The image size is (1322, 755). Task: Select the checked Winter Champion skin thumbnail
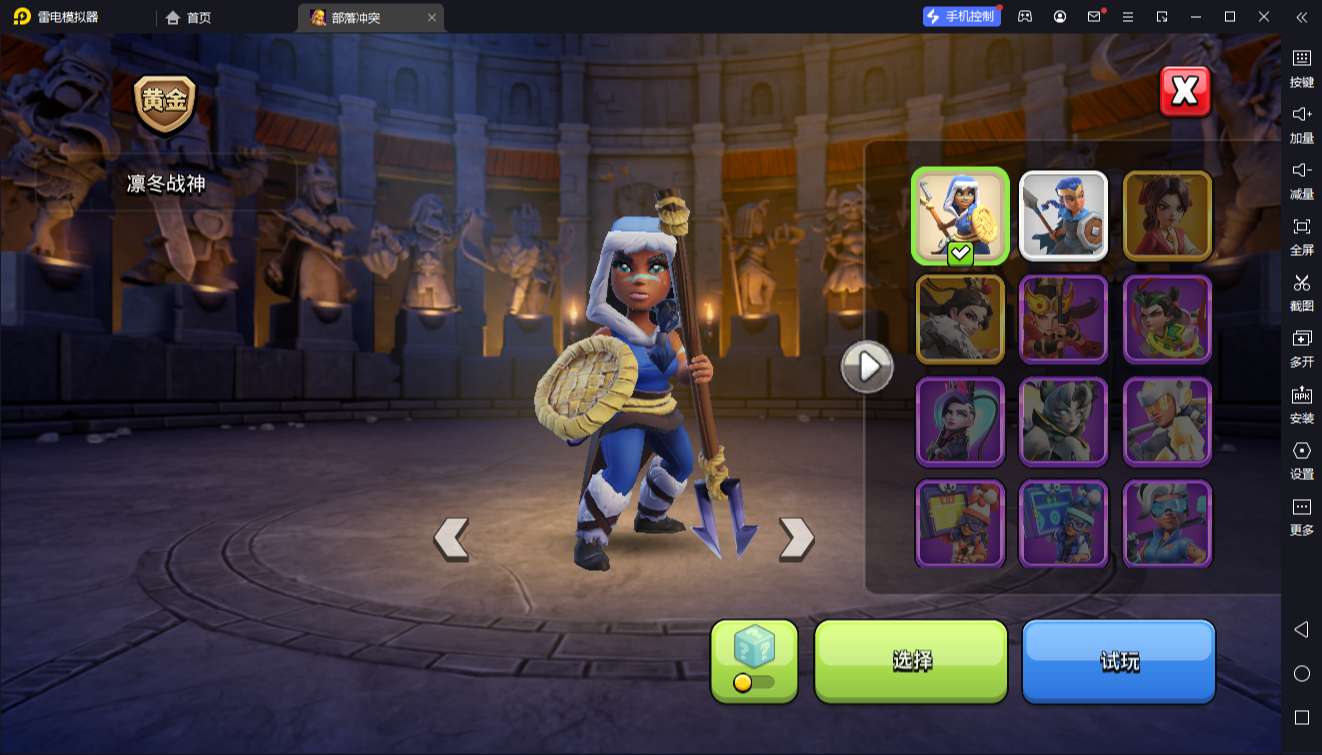click(960, 216)
